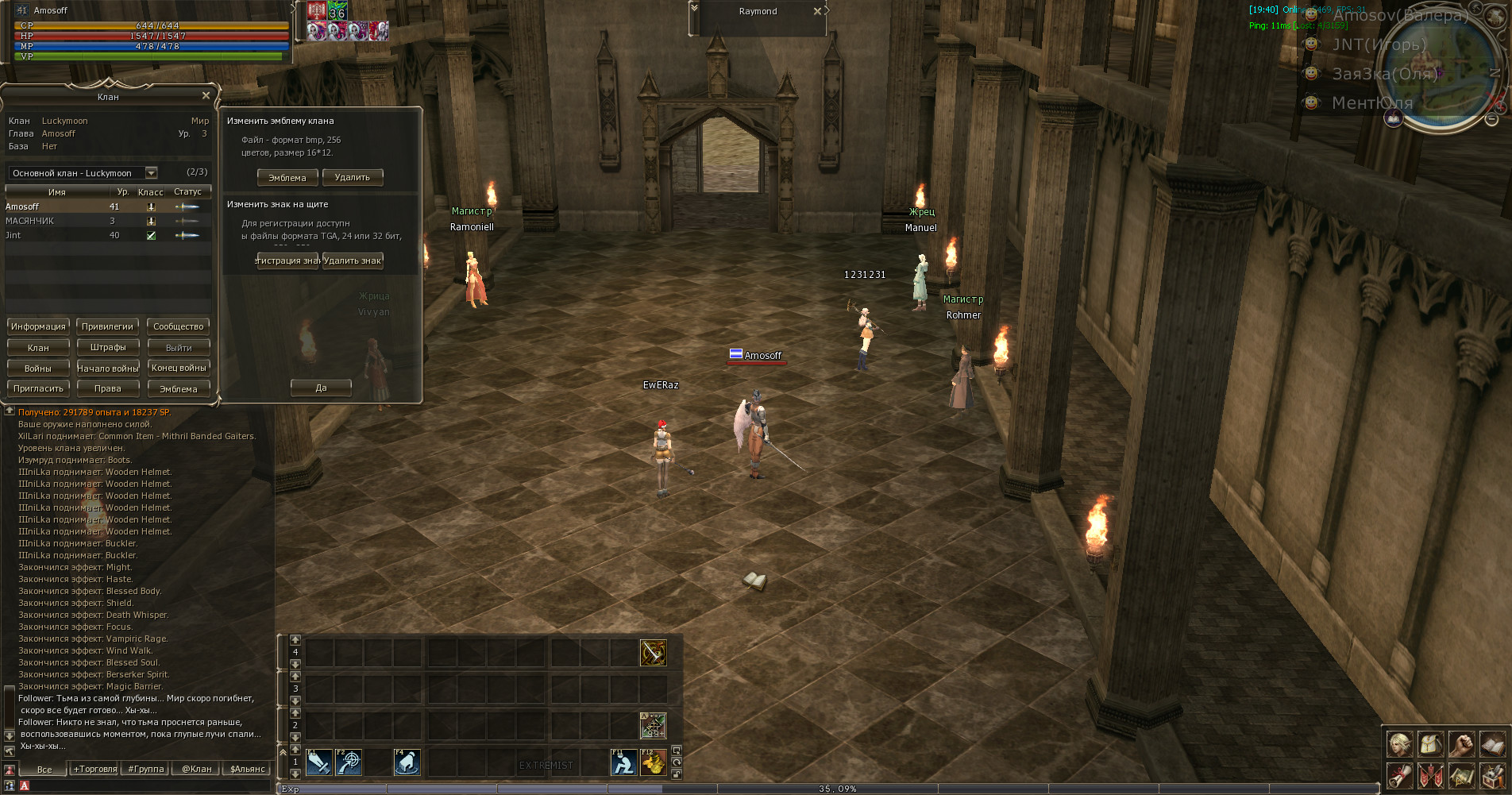Click the Войны button
This screenshot has height=795, width=1512.
pos(38,369)
